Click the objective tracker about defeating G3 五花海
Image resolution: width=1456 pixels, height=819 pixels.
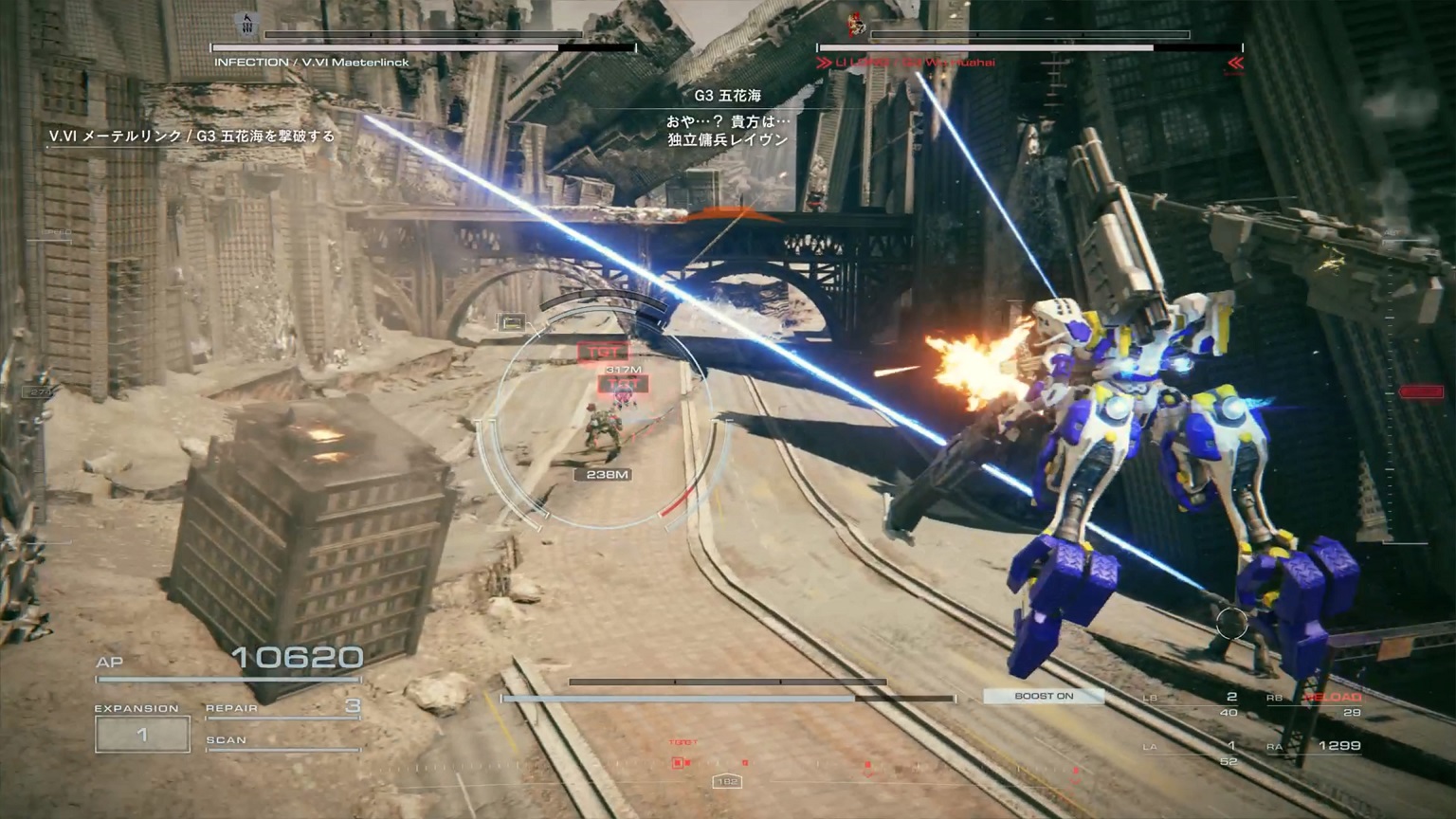(x=192, y=136)
